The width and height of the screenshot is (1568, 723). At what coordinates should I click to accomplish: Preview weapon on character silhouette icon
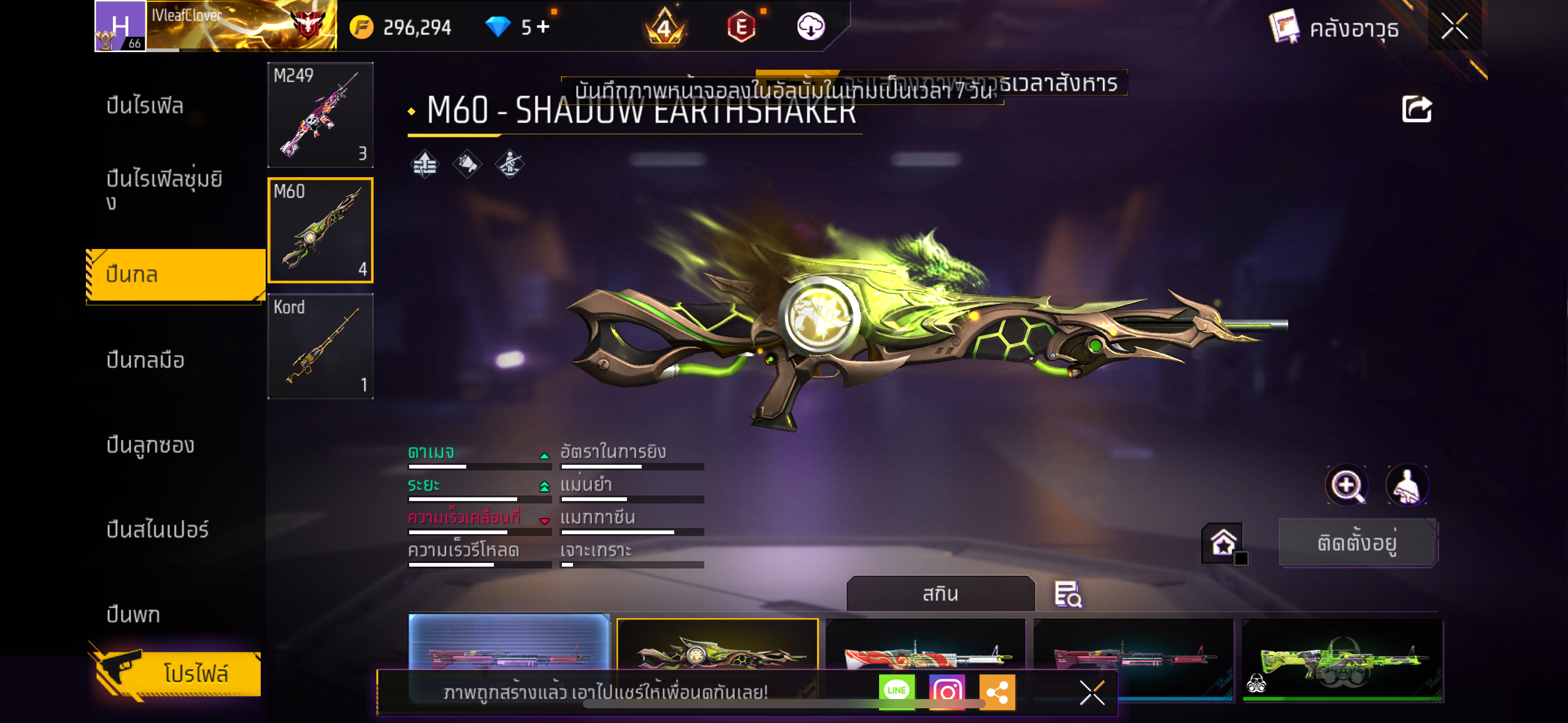pos(1407,486)
